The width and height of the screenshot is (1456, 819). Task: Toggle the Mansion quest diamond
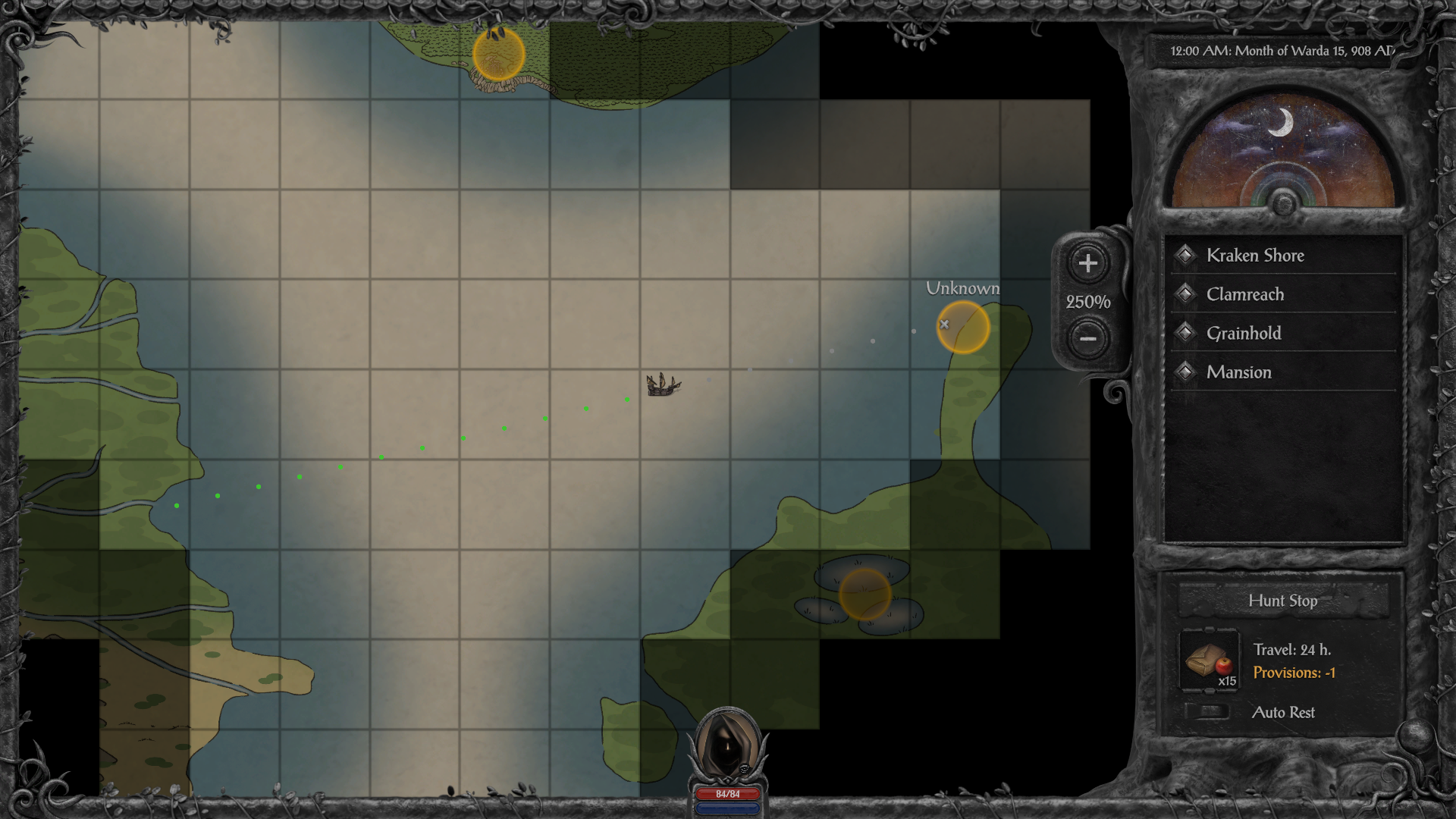point(1185,372)
